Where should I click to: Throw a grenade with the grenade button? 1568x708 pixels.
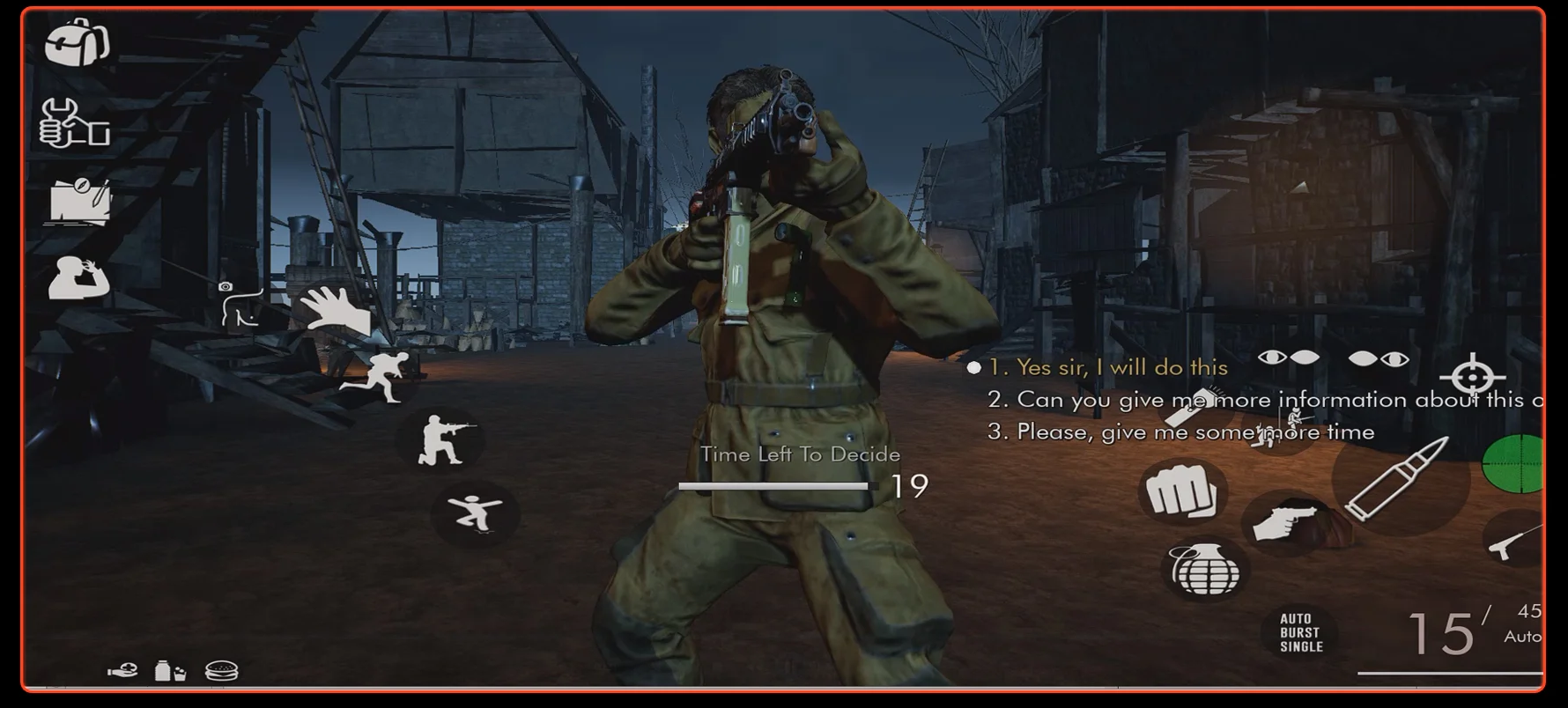pyautogui.click(x=1205, y=571)
